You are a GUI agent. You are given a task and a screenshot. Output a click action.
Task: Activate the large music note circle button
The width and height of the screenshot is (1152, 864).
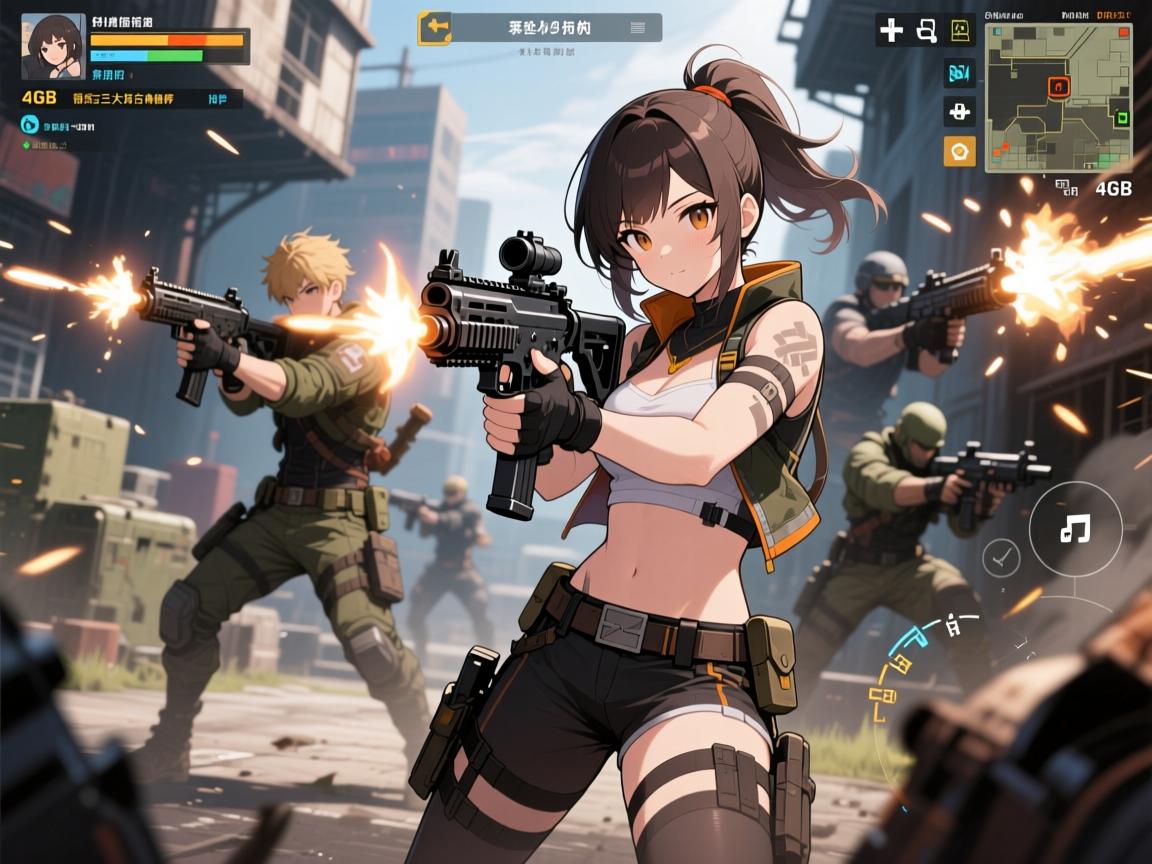pyautogui.click(x=1075, y=529)
